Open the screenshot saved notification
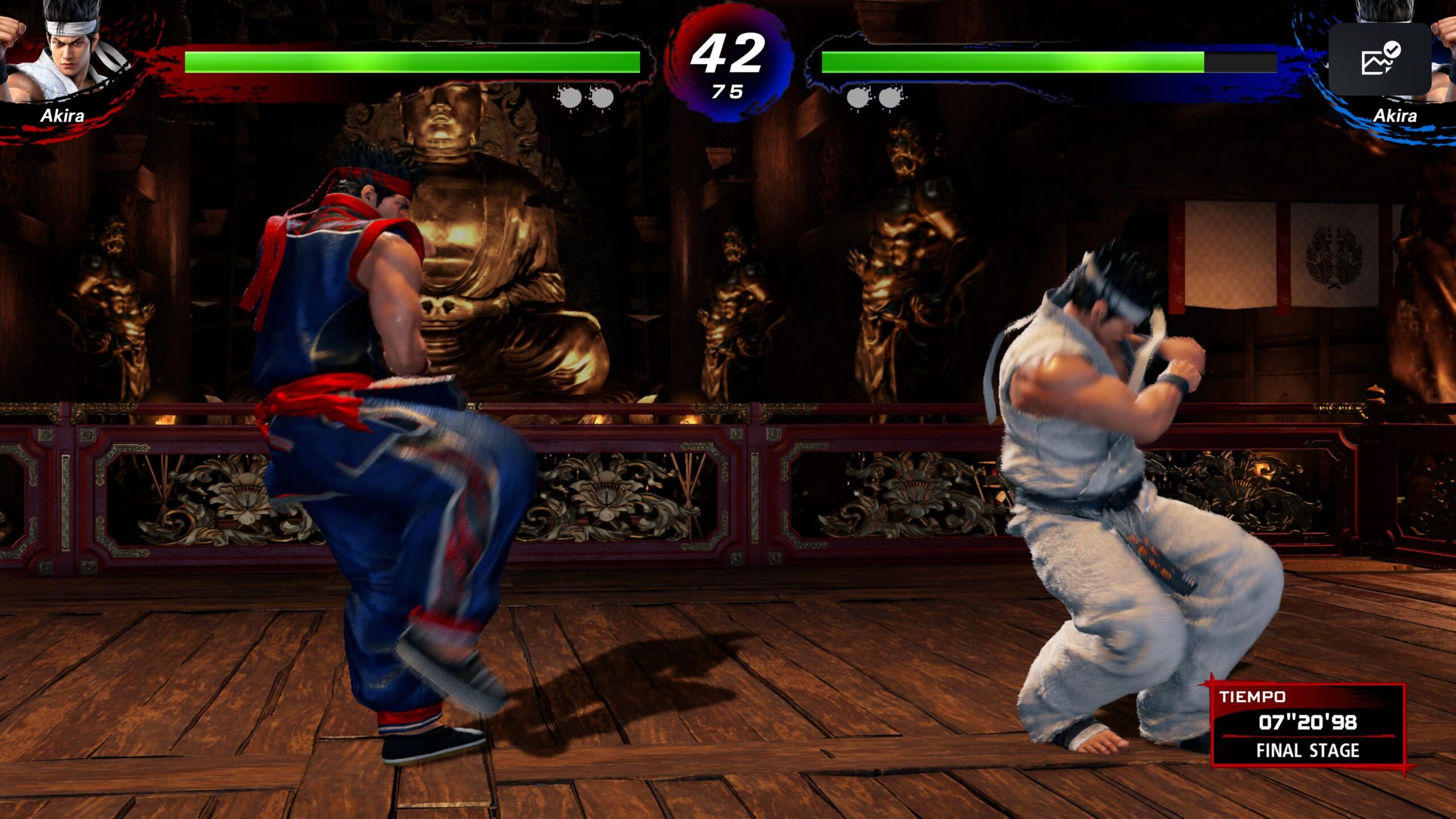Viewport: 1456px width, 819px height. coord(1379,59)
